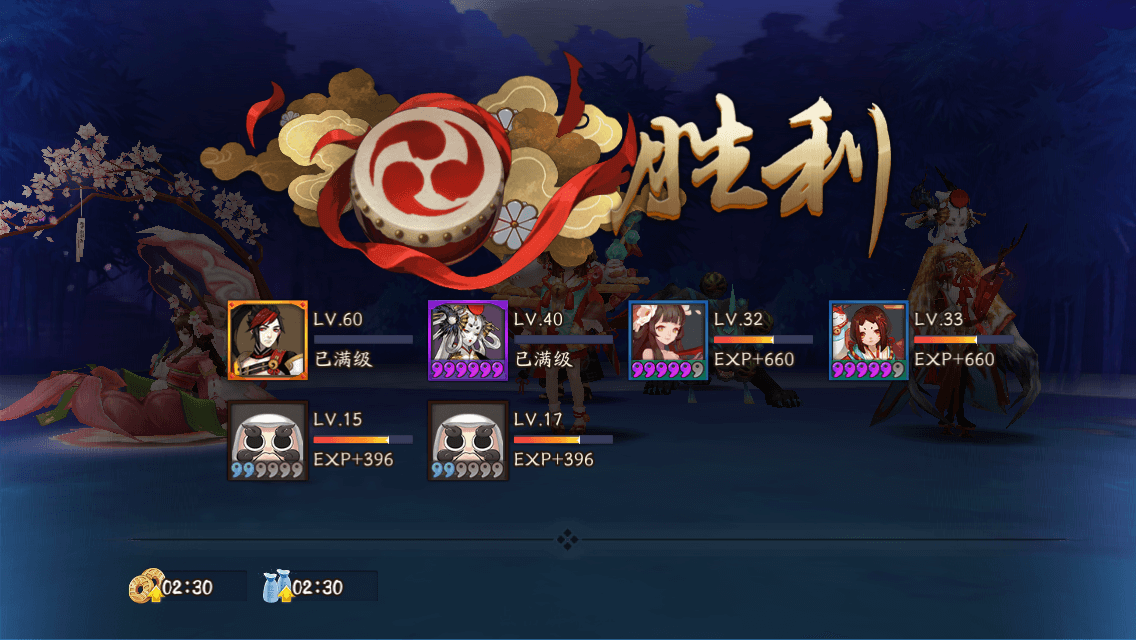Tap the LV.15 daruma portrait
Screen dimensions: 1136x640
(x=267, y=441)
